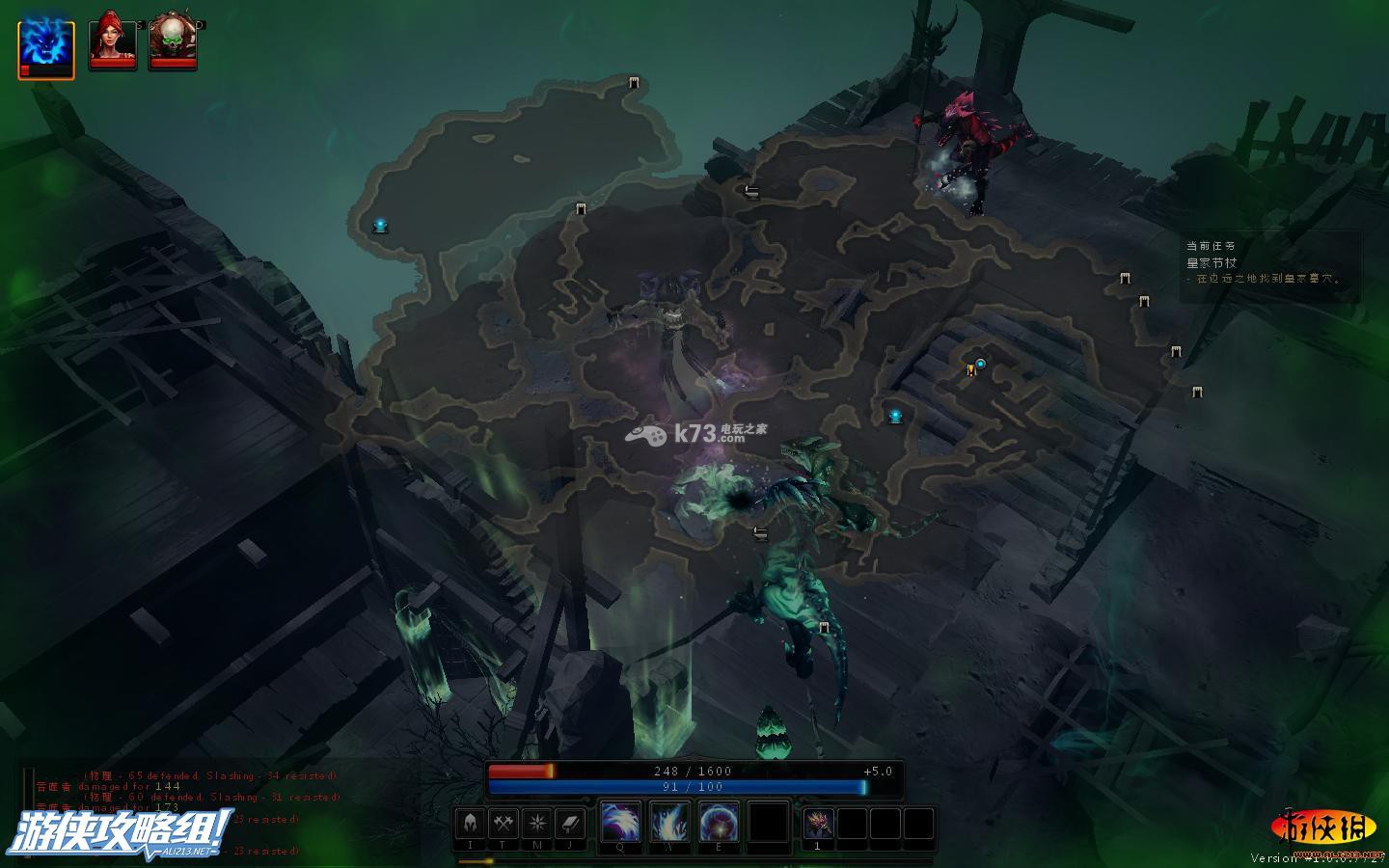
Task: Activate the purple orb ability on E
Action: point(719,823)
